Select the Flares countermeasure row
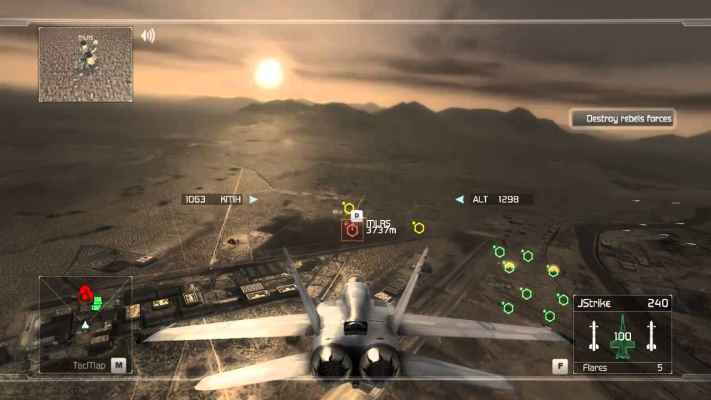 (x=622, y=367)
